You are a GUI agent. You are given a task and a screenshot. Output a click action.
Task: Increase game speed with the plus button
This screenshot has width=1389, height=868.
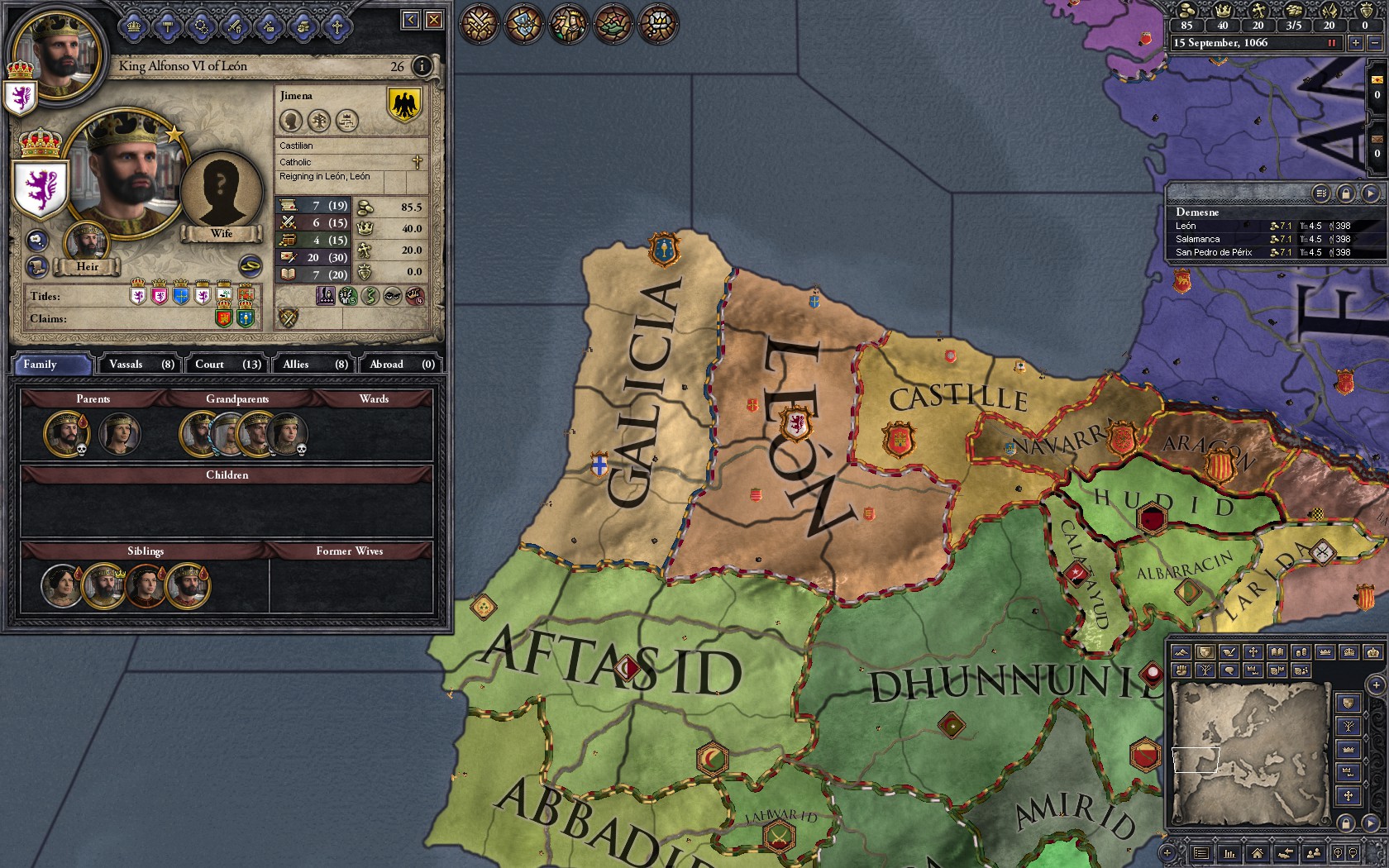1356,43
